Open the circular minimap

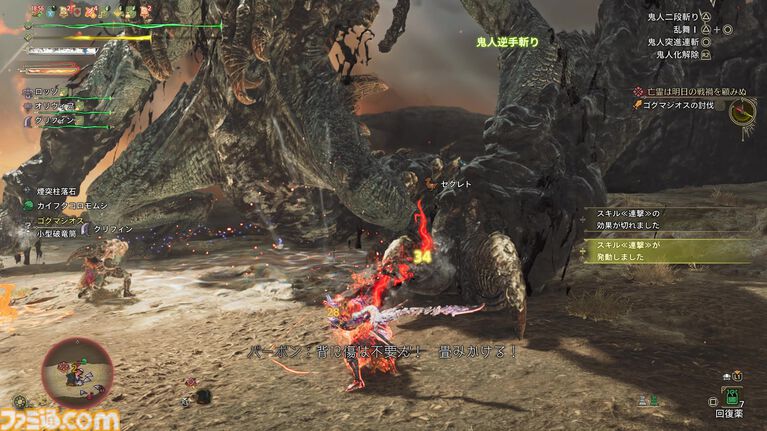point(77,371)
